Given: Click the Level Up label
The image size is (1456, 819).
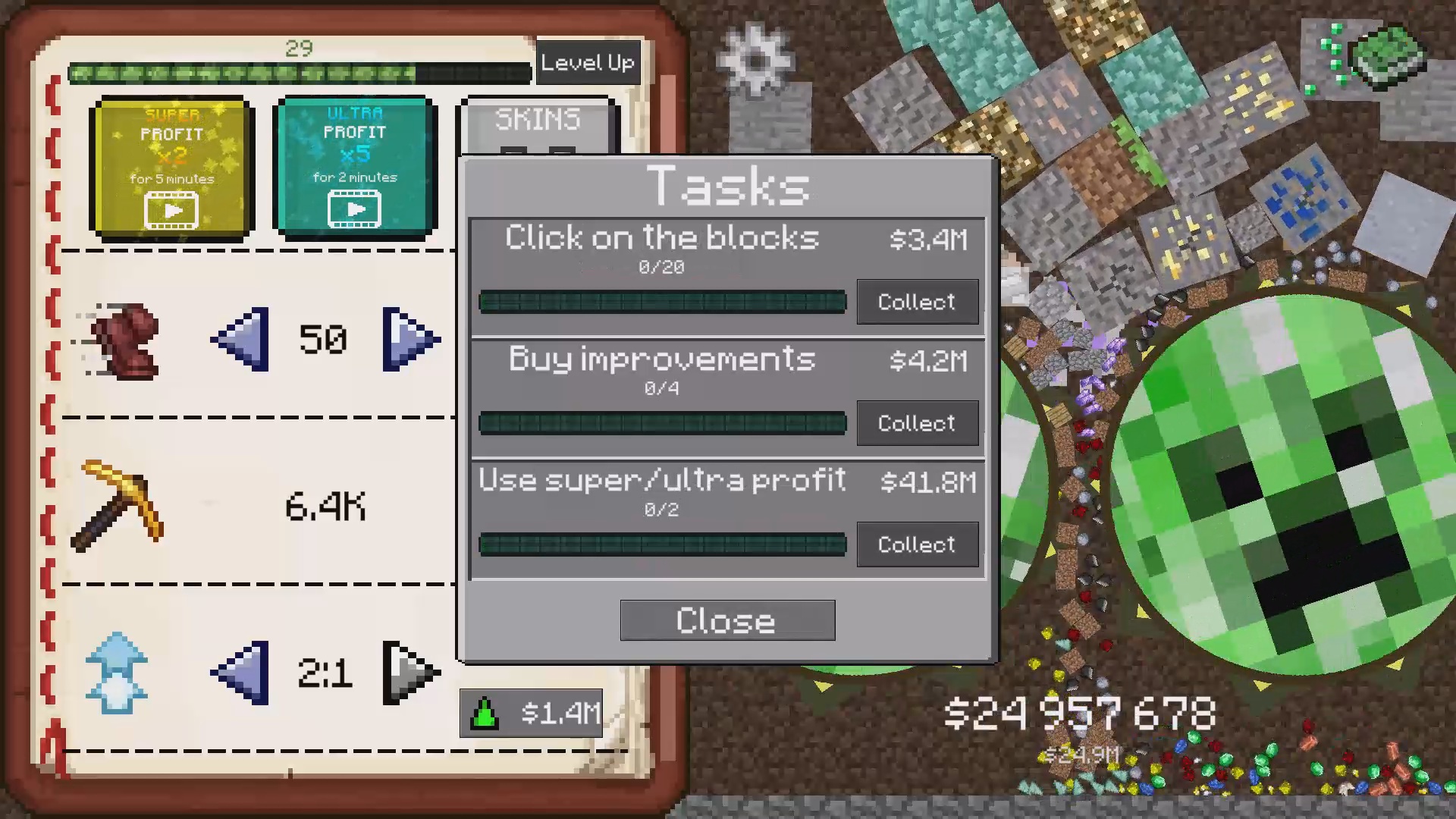Looking at the screenshot, I should (588, 63).
